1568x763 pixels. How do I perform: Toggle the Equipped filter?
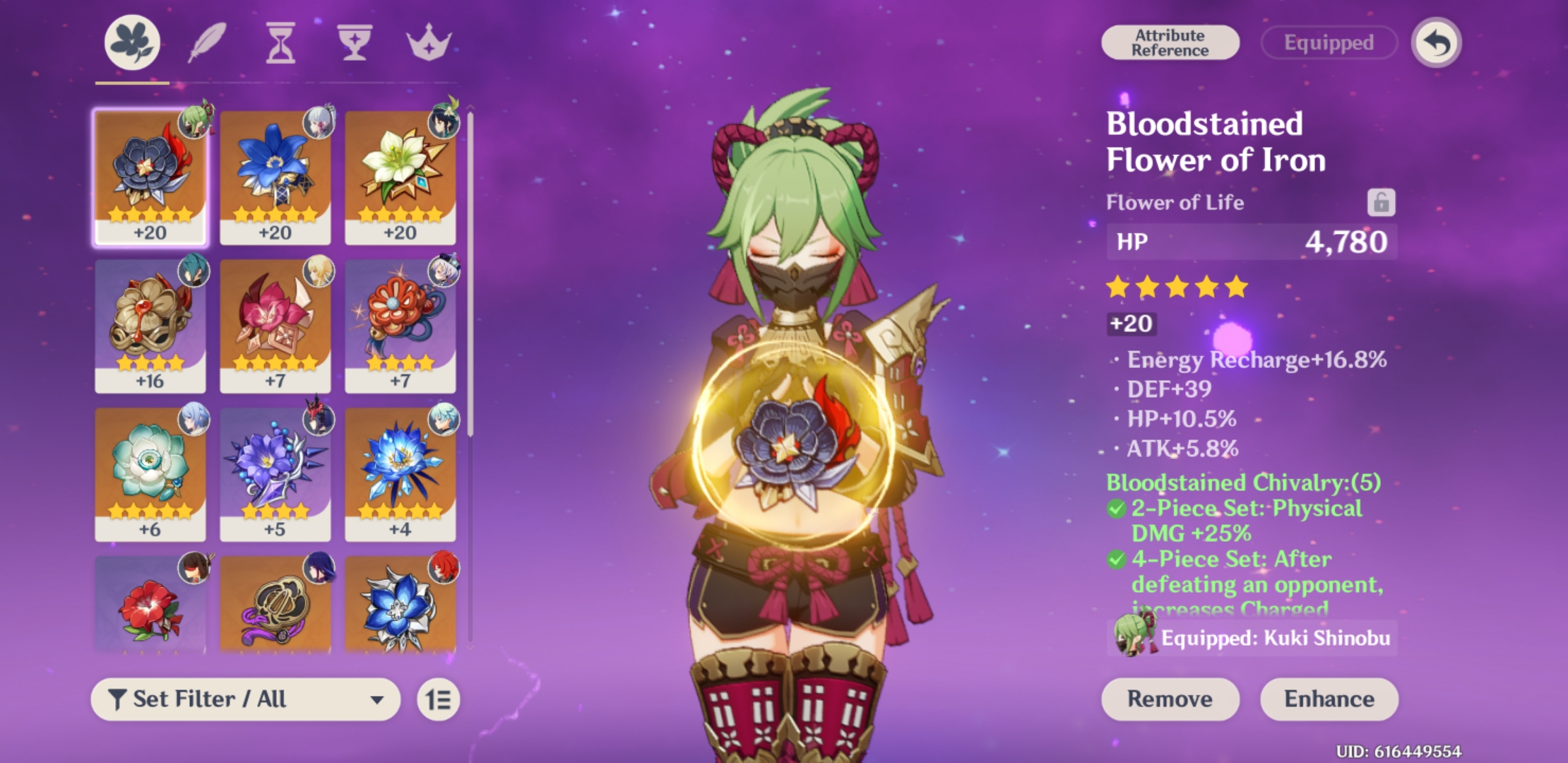point(1329,42)
